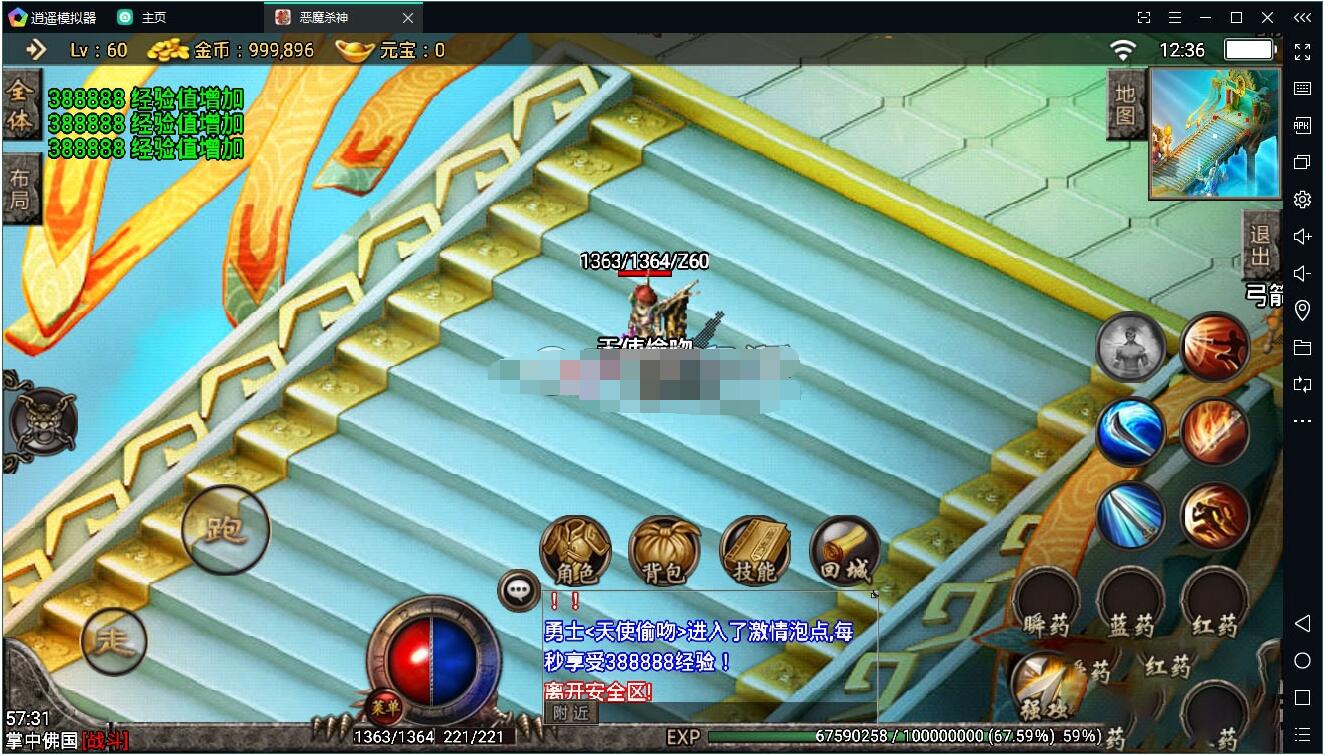This screenshot has width=1333, height=755.
Task: Close the 恶魔杀神 emulator tab
Action: (x=407, y=18)
